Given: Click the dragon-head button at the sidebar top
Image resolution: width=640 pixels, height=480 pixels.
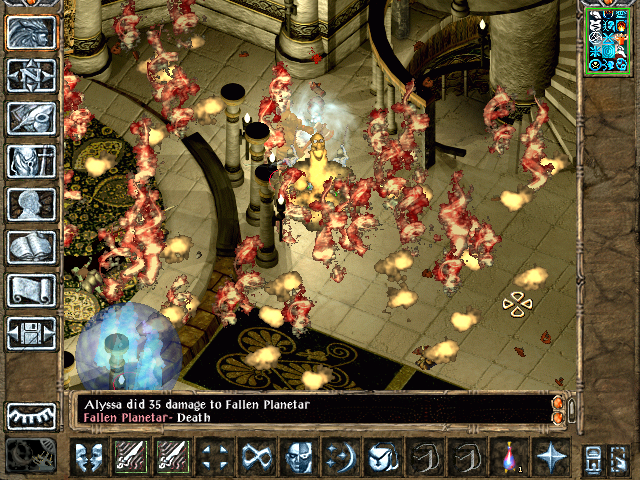Looking at the screenshot, I should [x=31, y=32].
